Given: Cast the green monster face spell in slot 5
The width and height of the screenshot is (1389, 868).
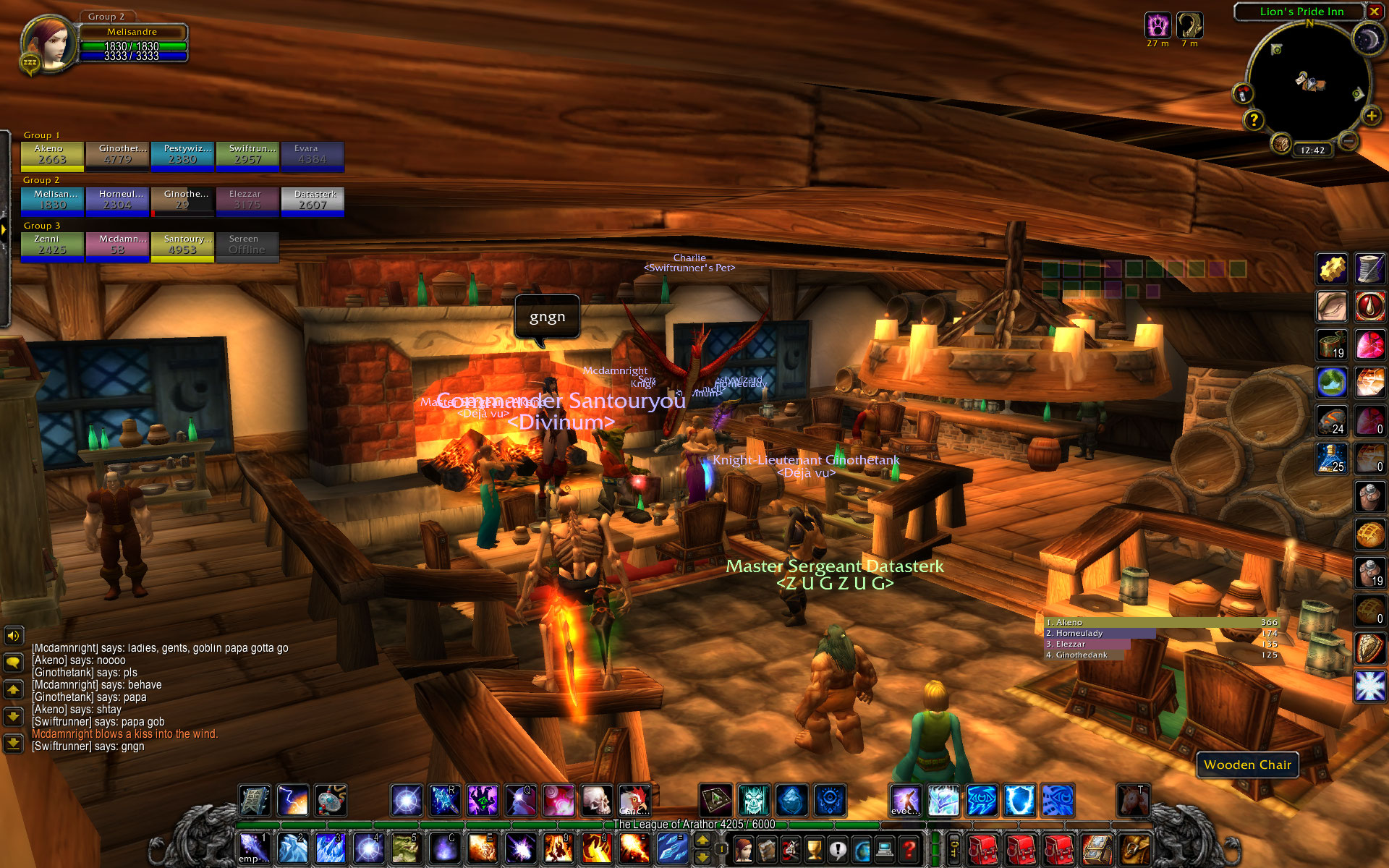Looking at the screenshot, I should click(x=406, y=848).
